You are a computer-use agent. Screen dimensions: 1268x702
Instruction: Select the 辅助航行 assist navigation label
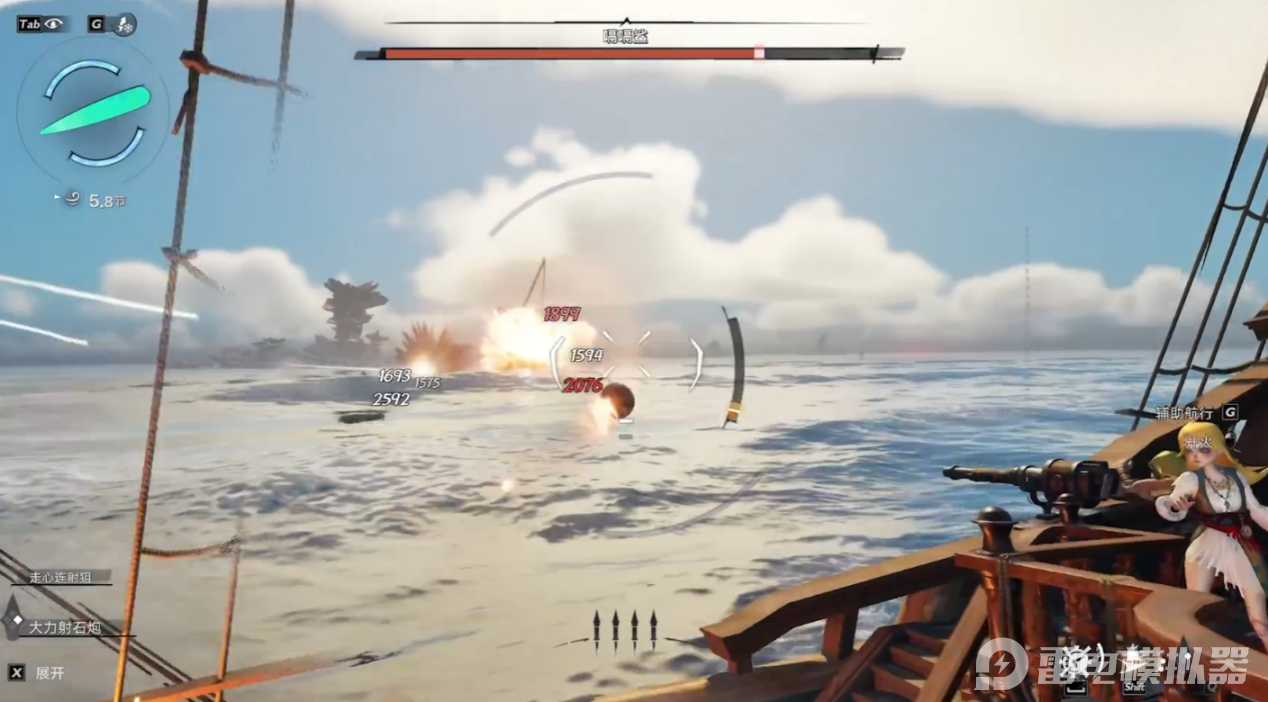tap(1186, 412)
